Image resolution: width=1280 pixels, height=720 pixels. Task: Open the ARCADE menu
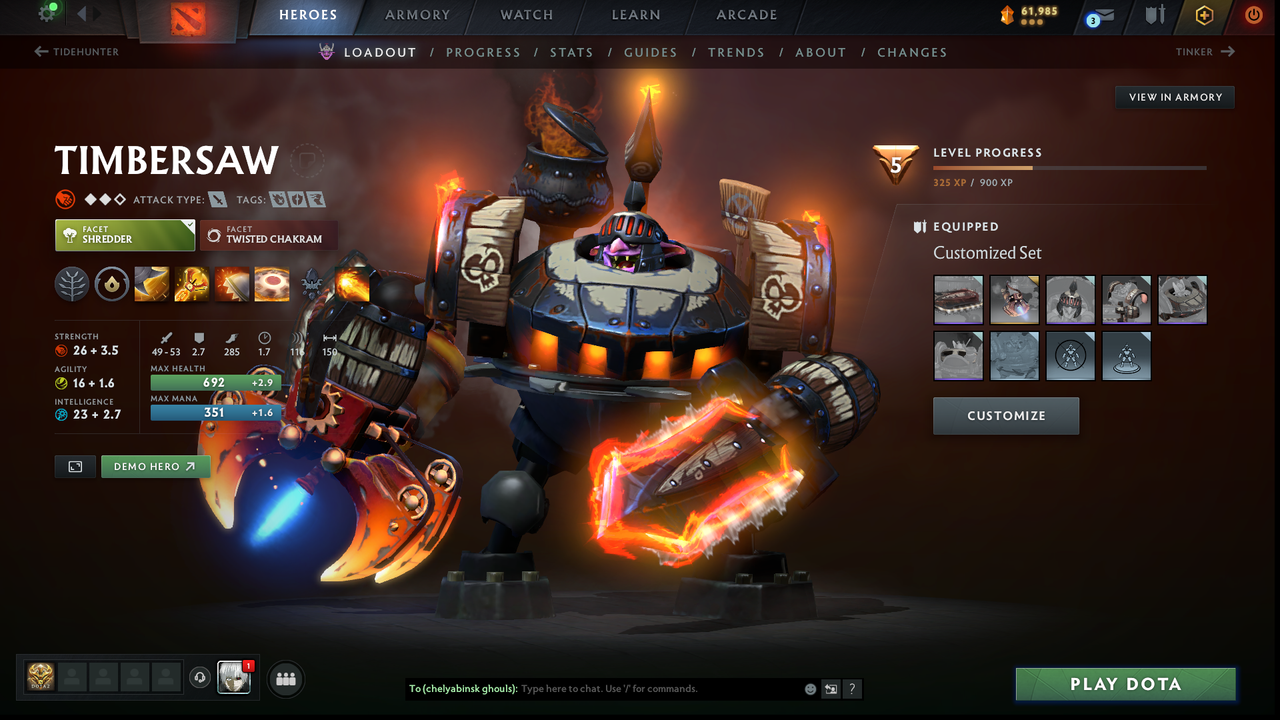(x=746, y=15)
